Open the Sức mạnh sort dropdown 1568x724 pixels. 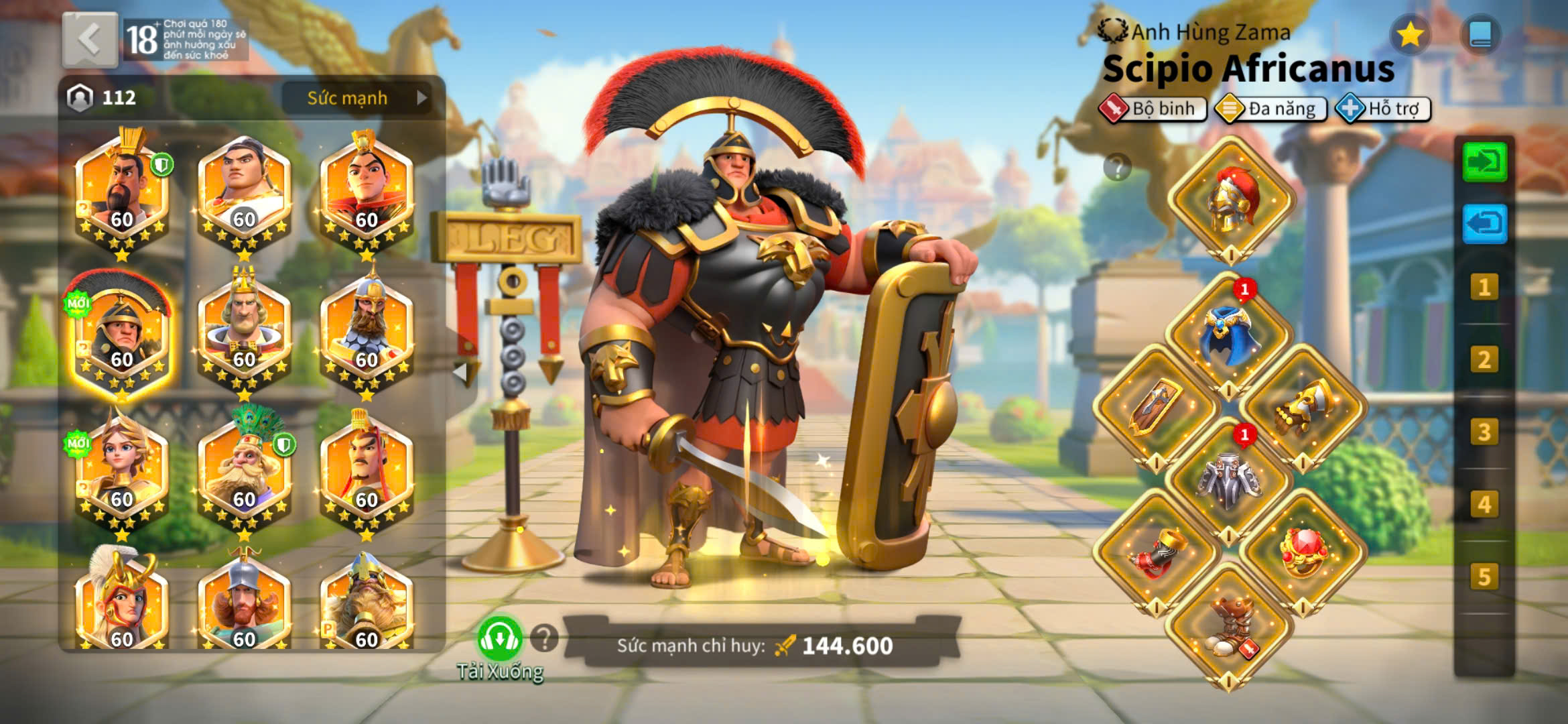click(x=363, y=98)
